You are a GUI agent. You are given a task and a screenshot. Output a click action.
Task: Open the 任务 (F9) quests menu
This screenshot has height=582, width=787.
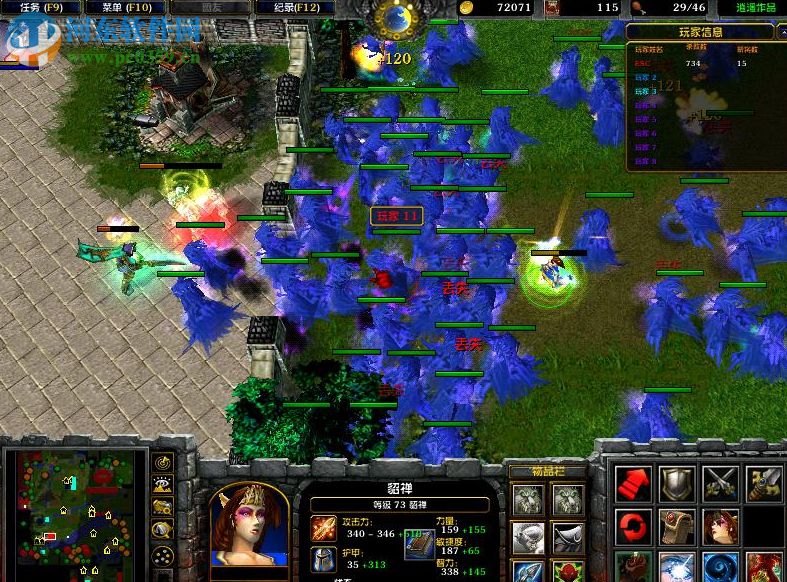coord(42,8)
